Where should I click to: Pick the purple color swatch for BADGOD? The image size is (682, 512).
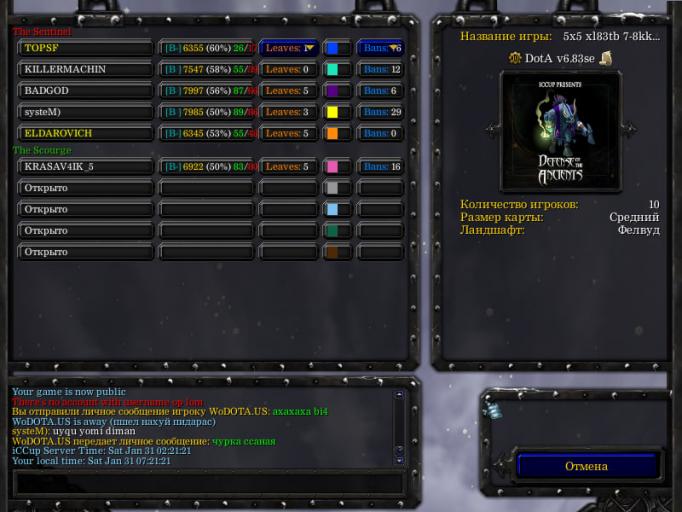(336, 91)
